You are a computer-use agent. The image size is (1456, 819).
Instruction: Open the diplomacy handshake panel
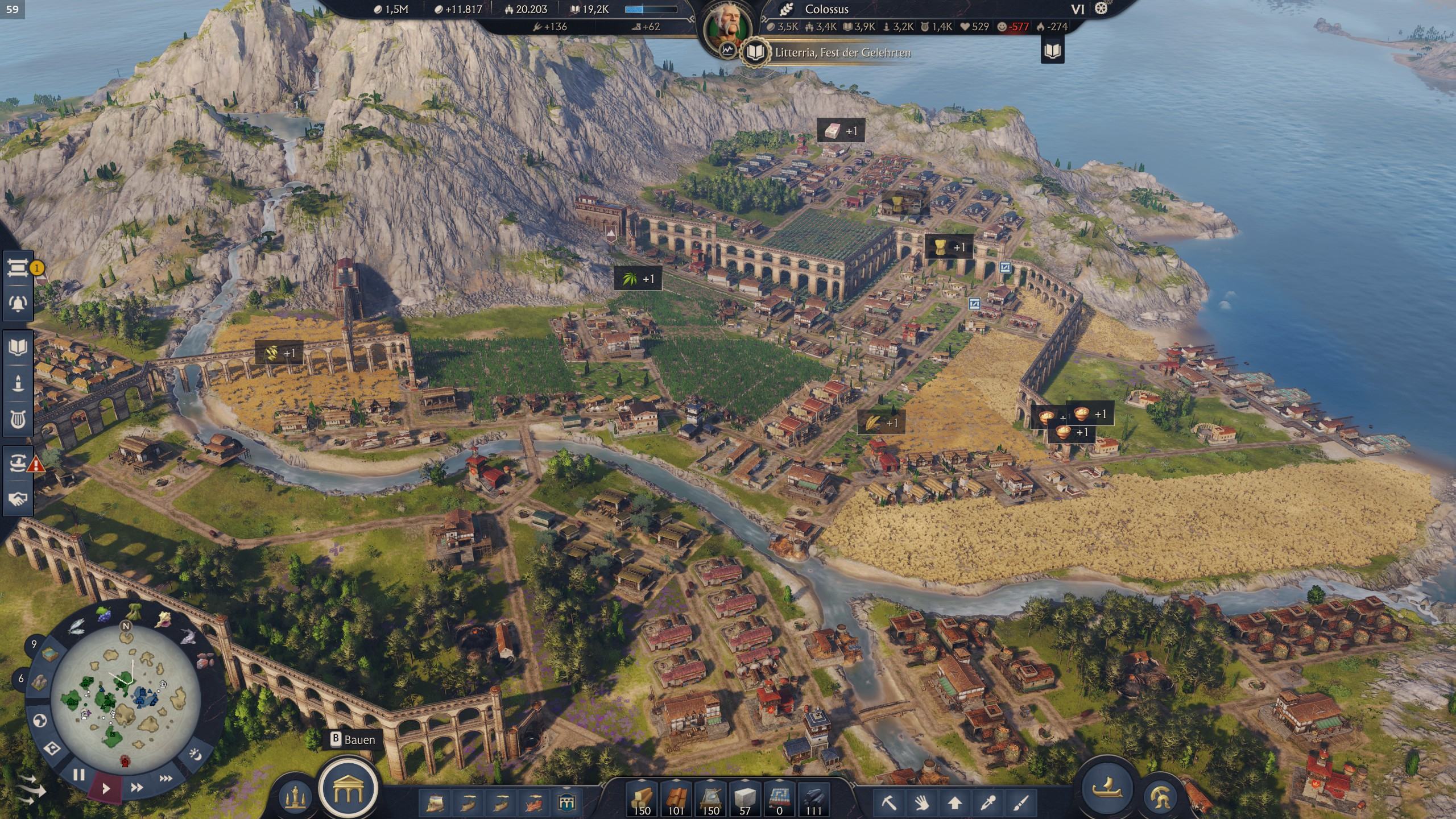point(18,499)
